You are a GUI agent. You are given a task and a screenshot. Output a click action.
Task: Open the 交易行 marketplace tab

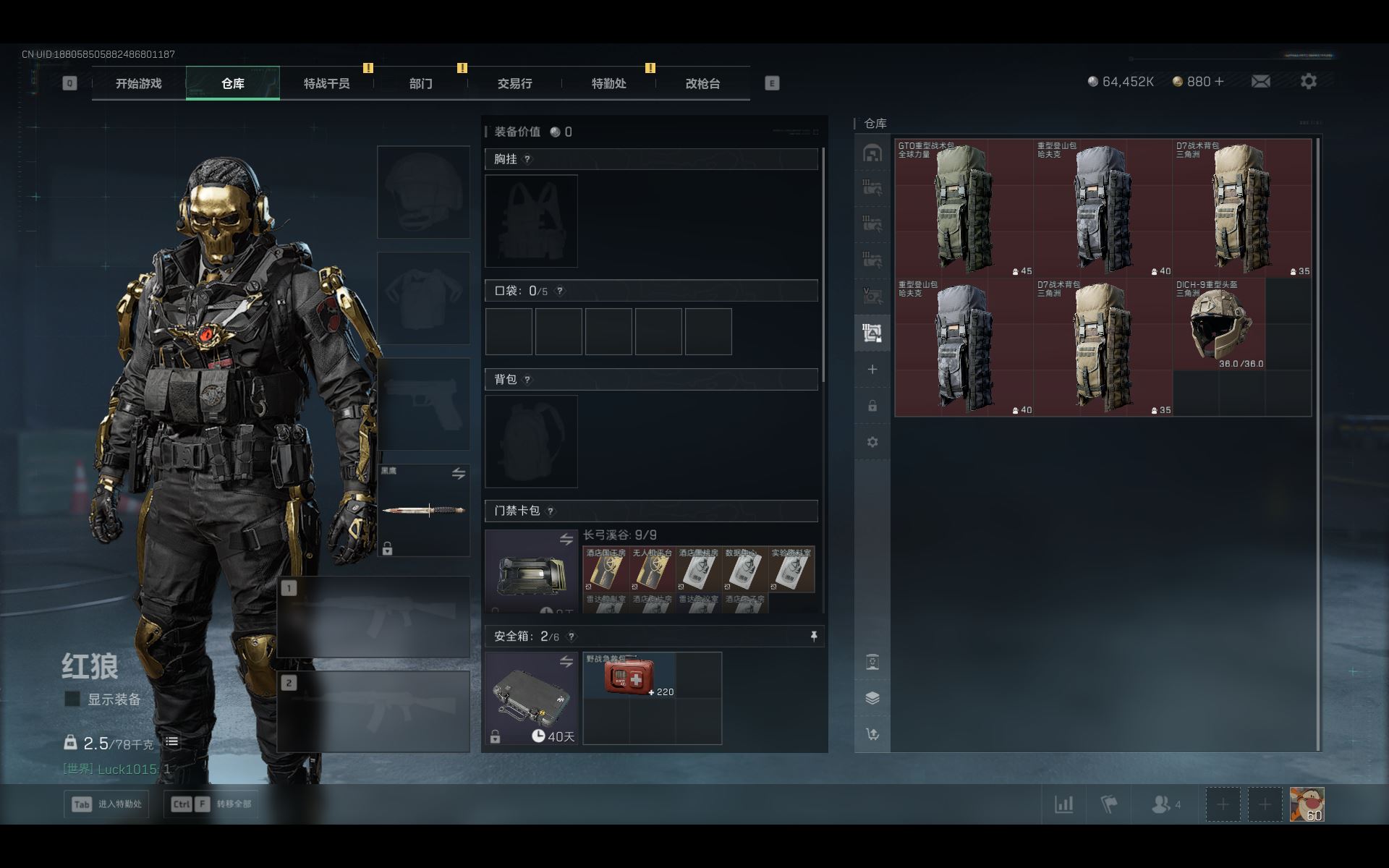click(514, 84)
